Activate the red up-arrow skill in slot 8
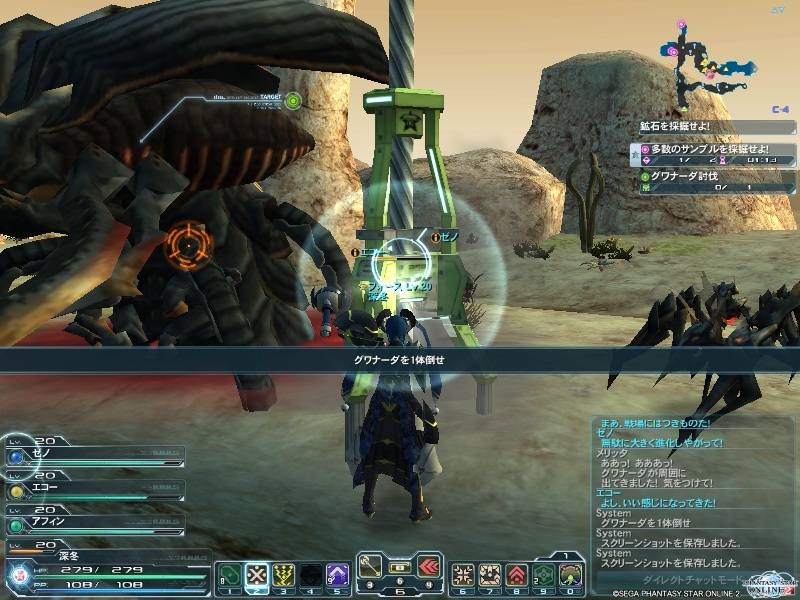Image resolution: width=800 pixels, height=600 pixels. tap(517, 574)
